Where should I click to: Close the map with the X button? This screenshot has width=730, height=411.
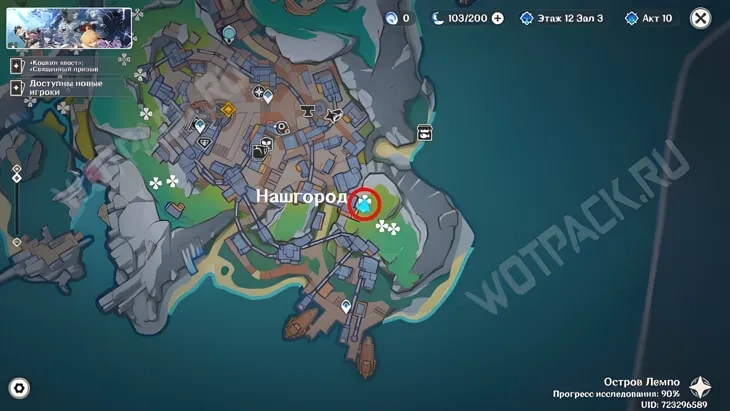[x=701, y=18]
